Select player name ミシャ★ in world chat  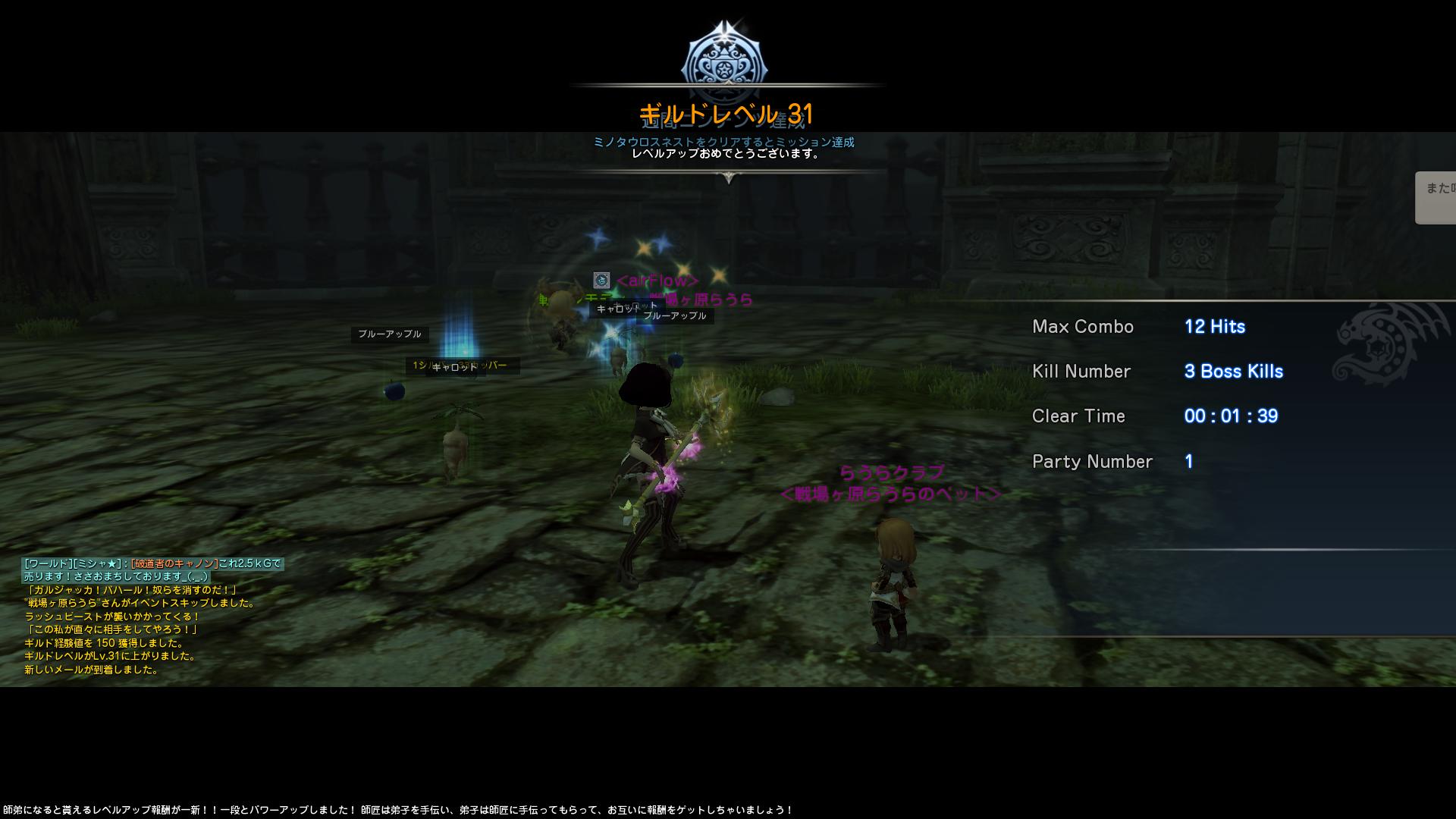[x=99, y=563]
